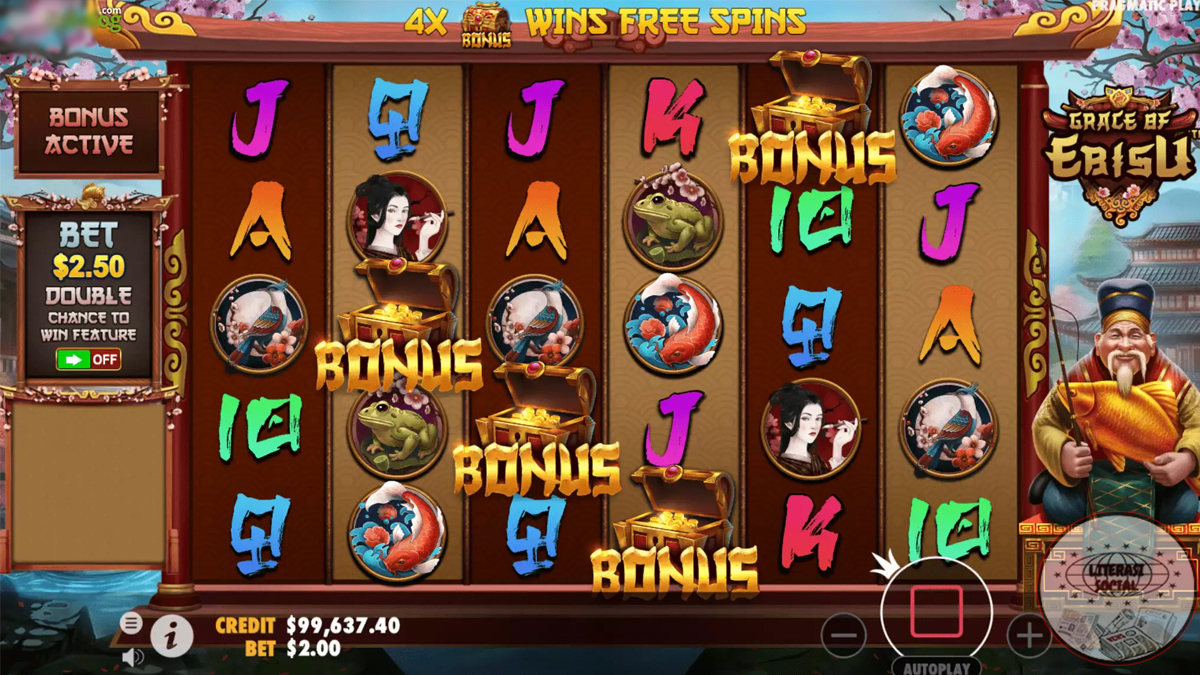The height and width of the screenshot is (675, 1200).
Task: Open the Autoplay options
Action: (x=936, y=666)
